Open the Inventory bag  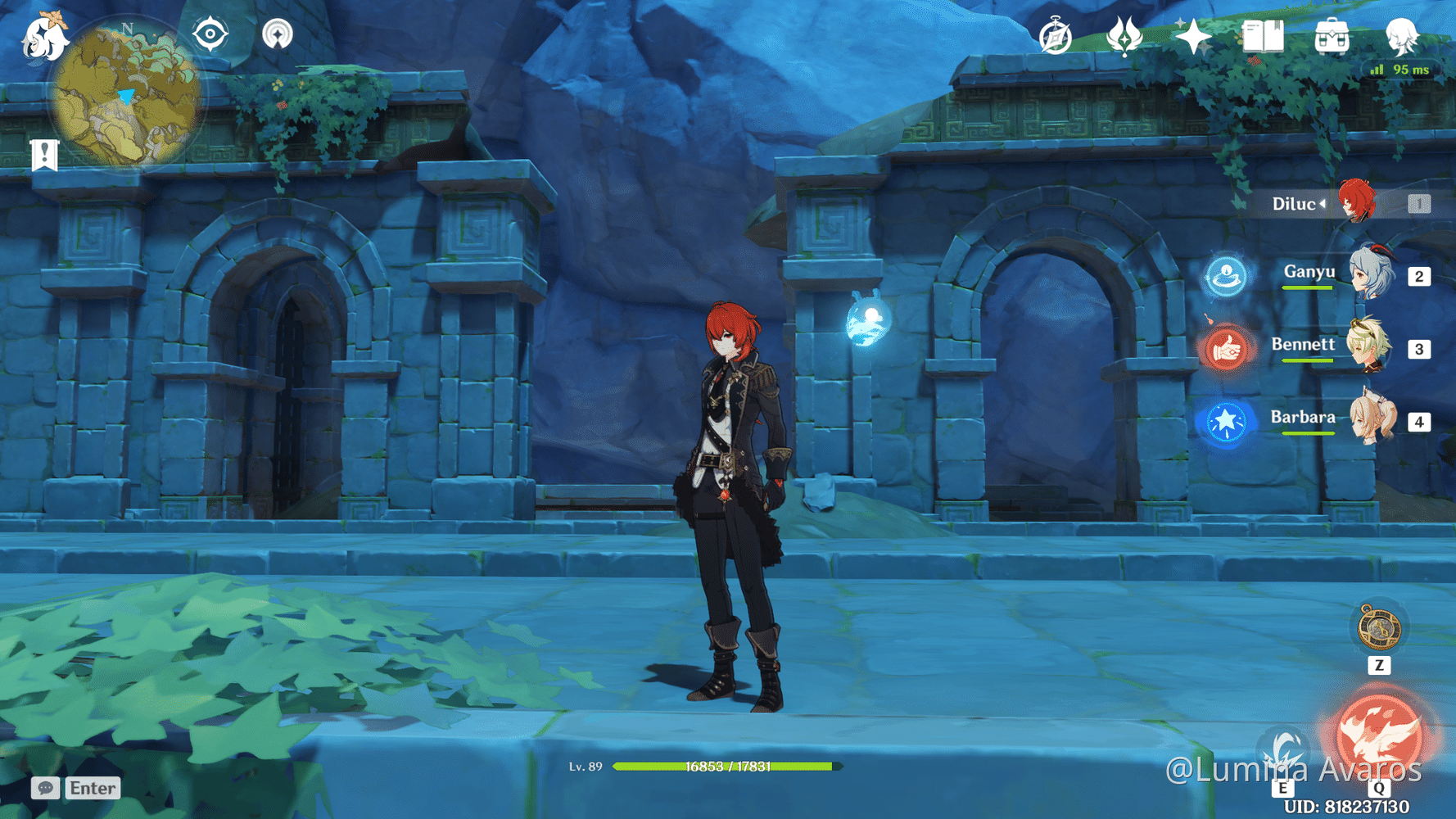tap(1332, 36)
